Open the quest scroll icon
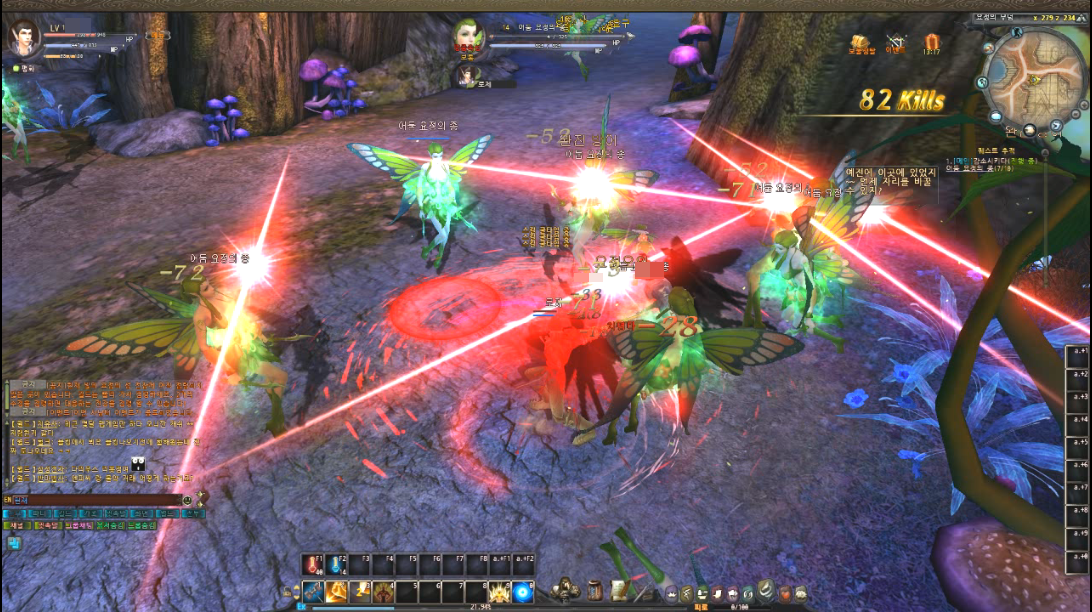 click(619, 589)
